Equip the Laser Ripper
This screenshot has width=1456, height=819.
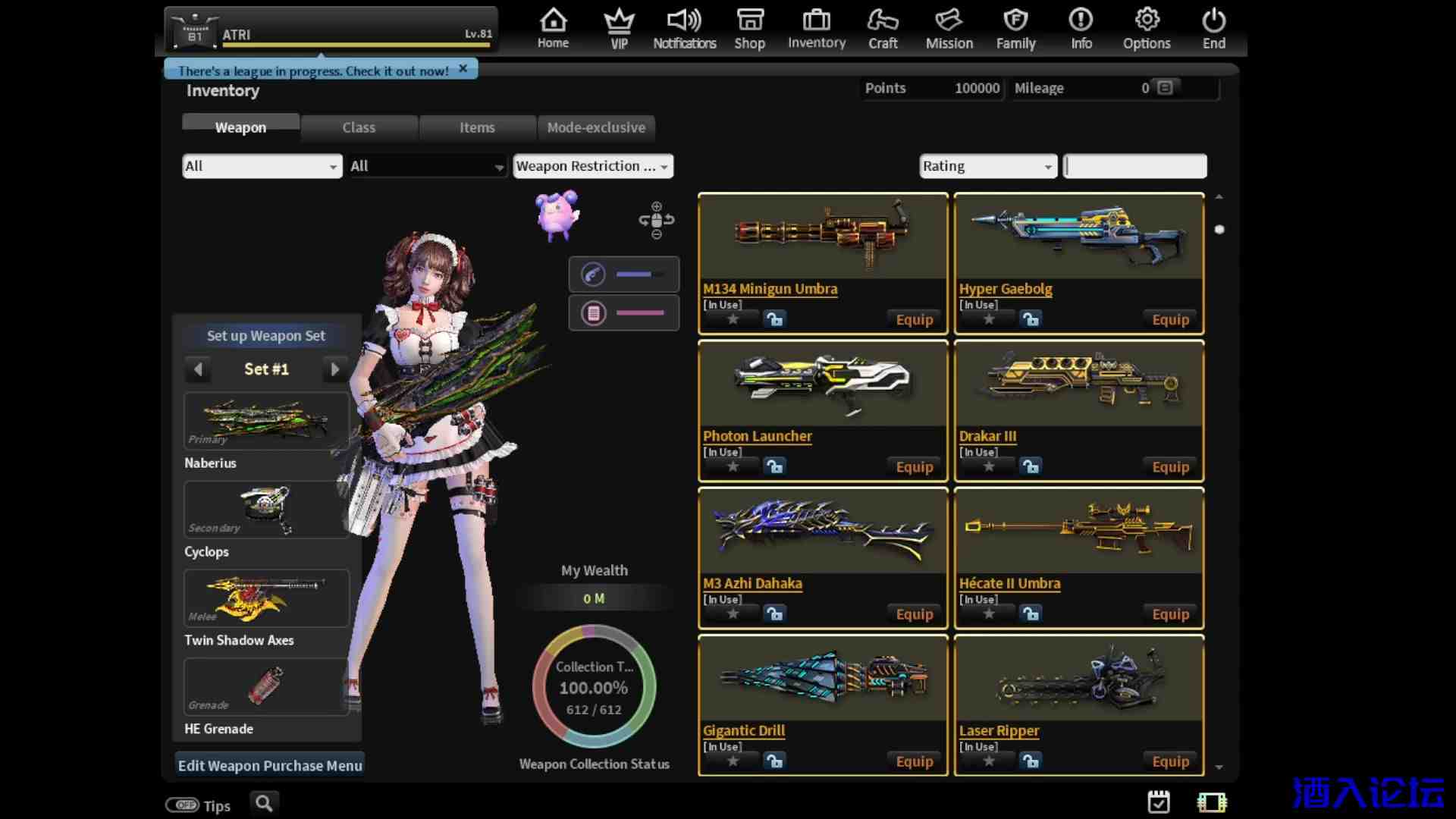pos(1170,761)
